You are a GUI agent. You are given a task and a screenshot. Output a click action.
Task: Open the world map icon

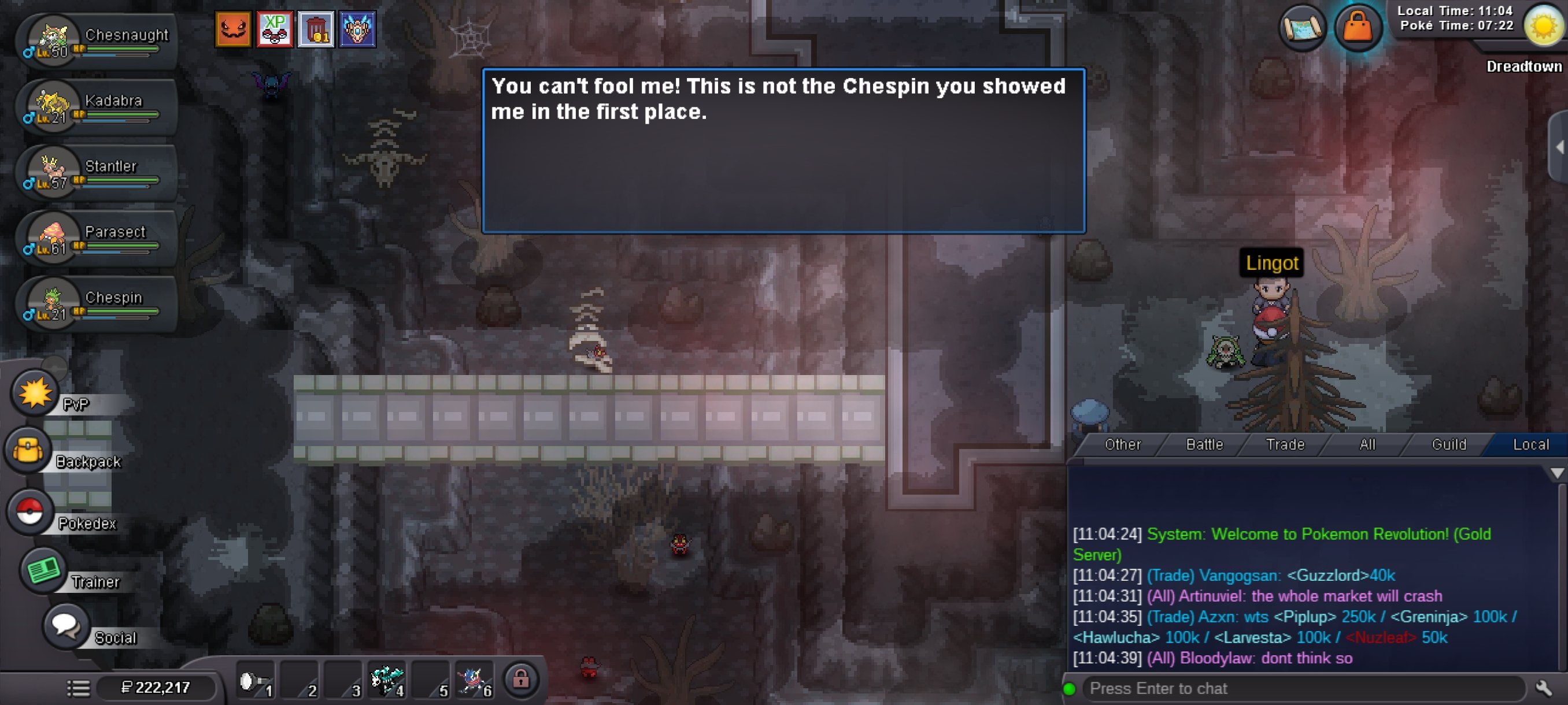[1302, 27]
